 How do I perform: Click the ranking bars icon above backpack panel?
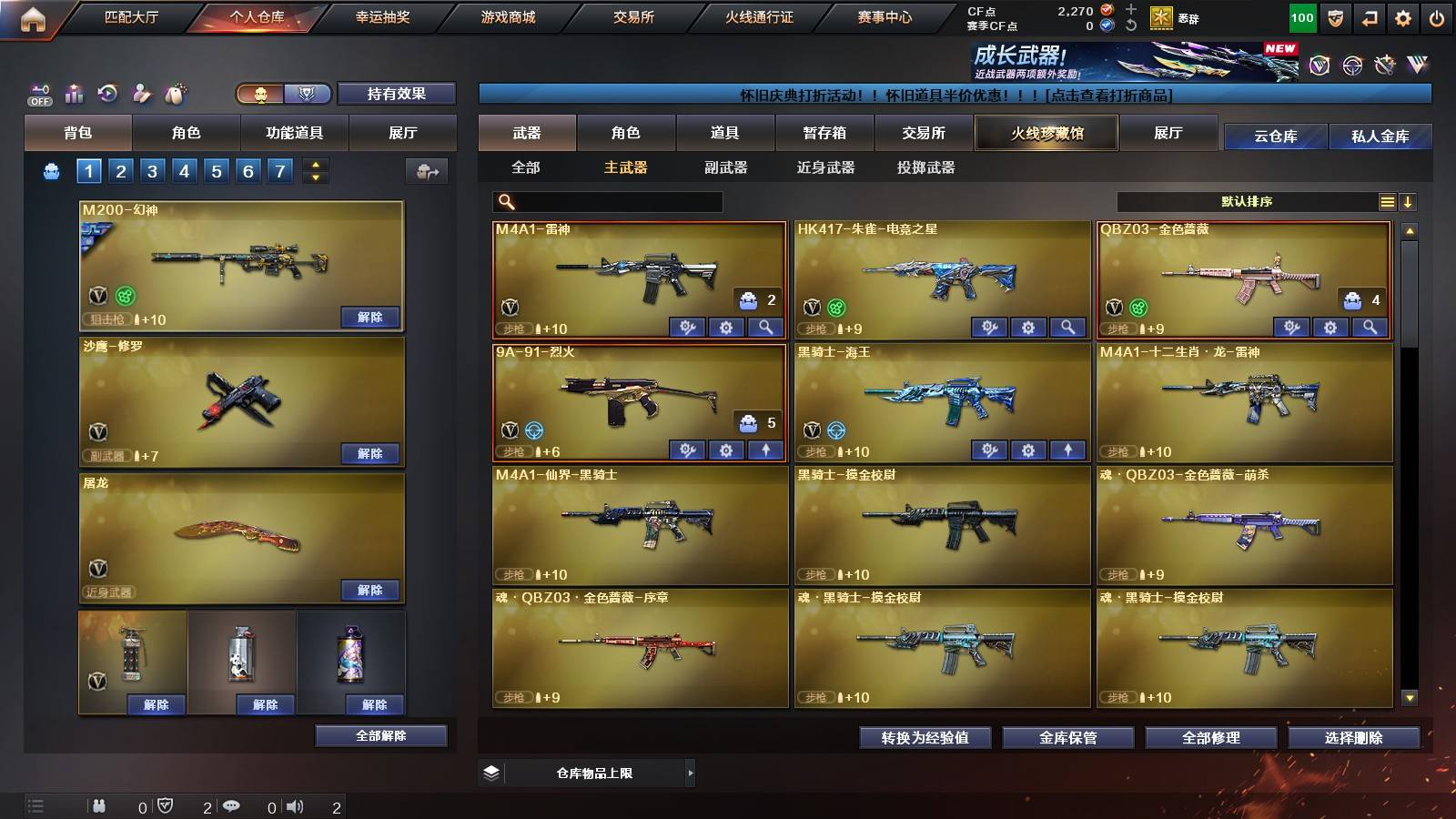coord(74,92)
